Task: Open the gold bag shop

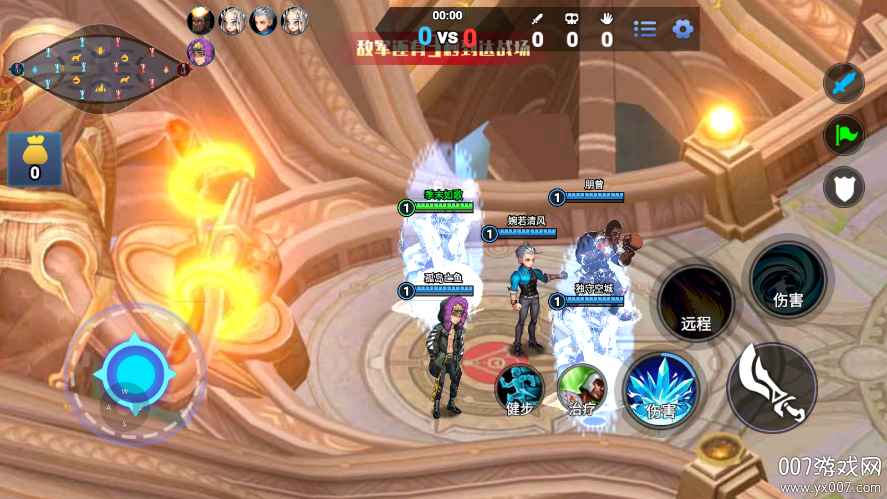Action: (x=34, y=159)
